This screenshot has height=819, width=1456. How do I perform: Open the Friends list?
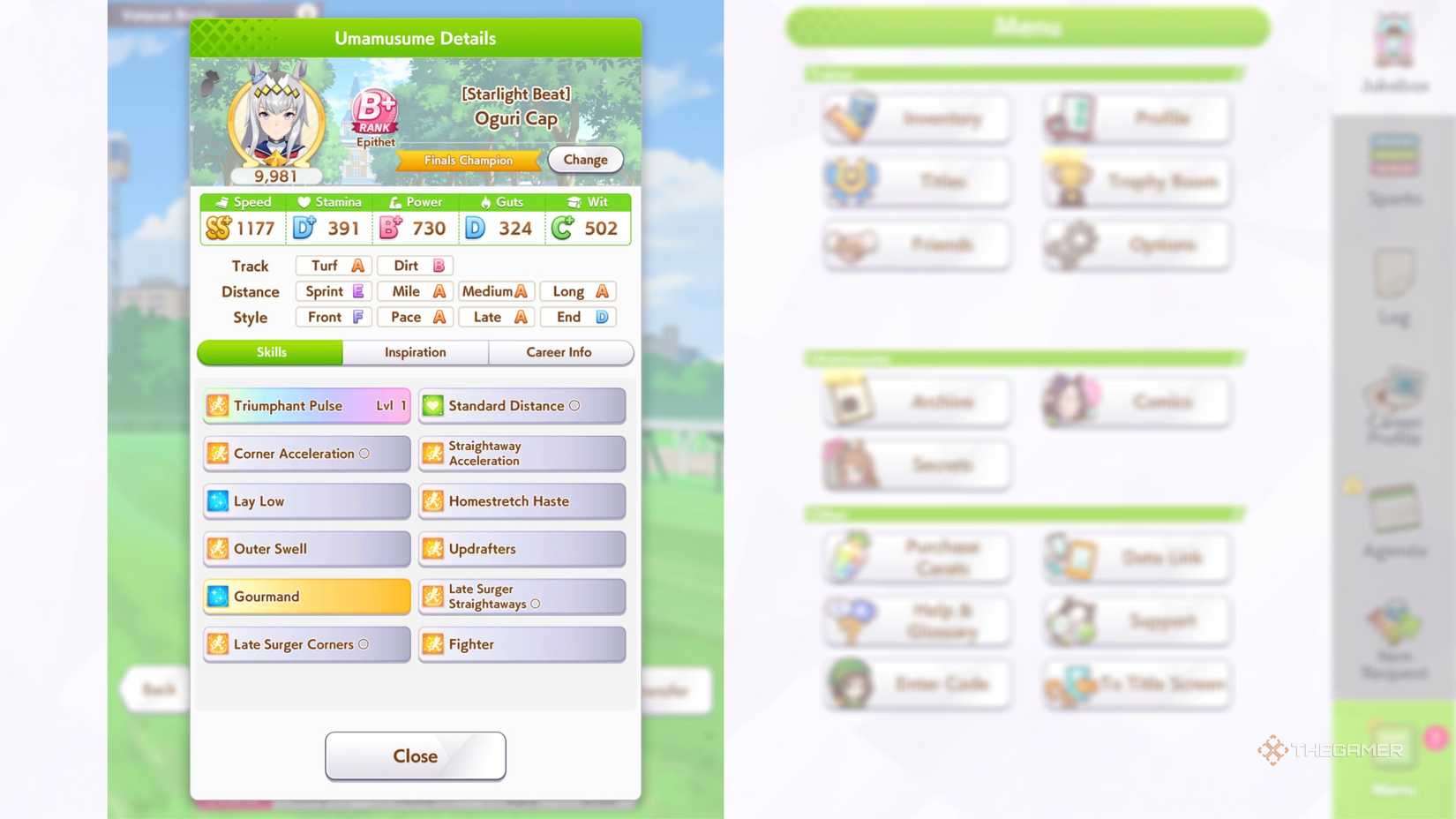(915, 245)
